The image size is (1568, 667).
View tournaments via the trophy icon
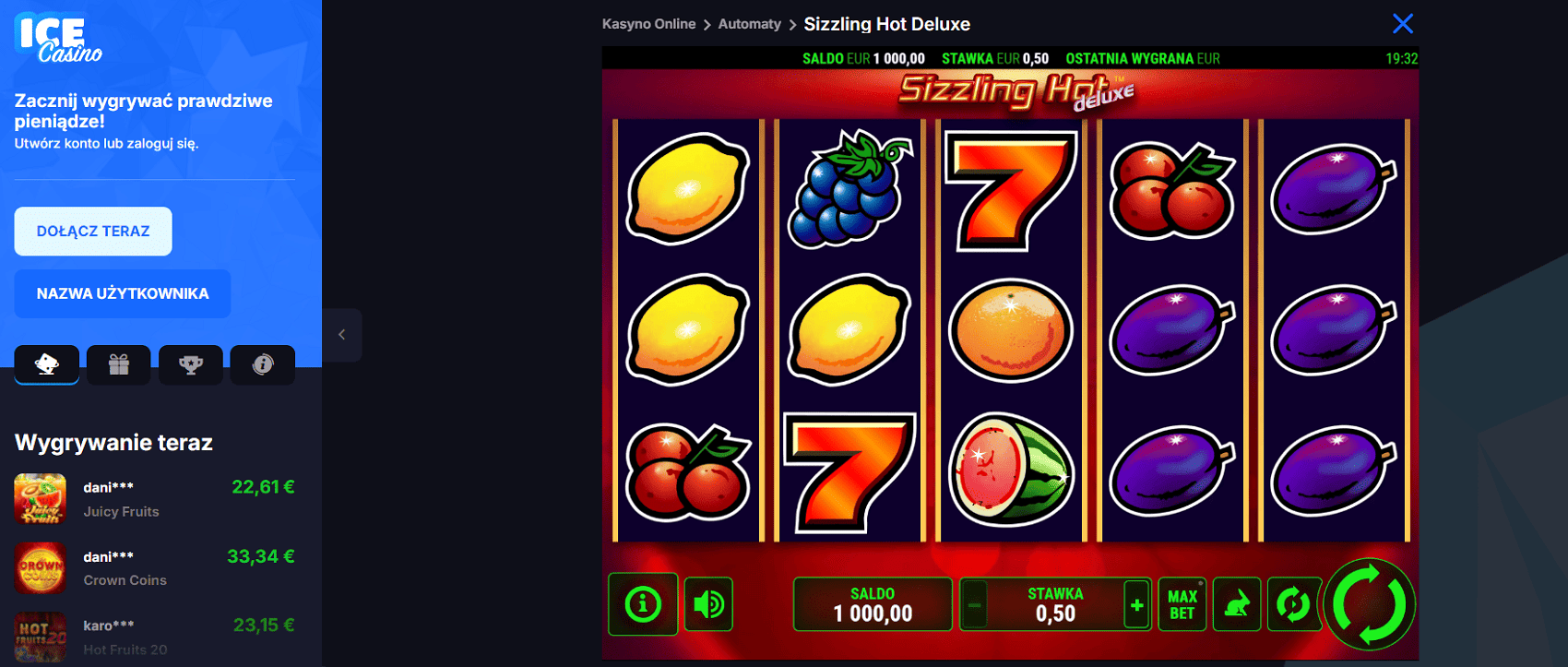pyautogui.click(x=190, y=364)
